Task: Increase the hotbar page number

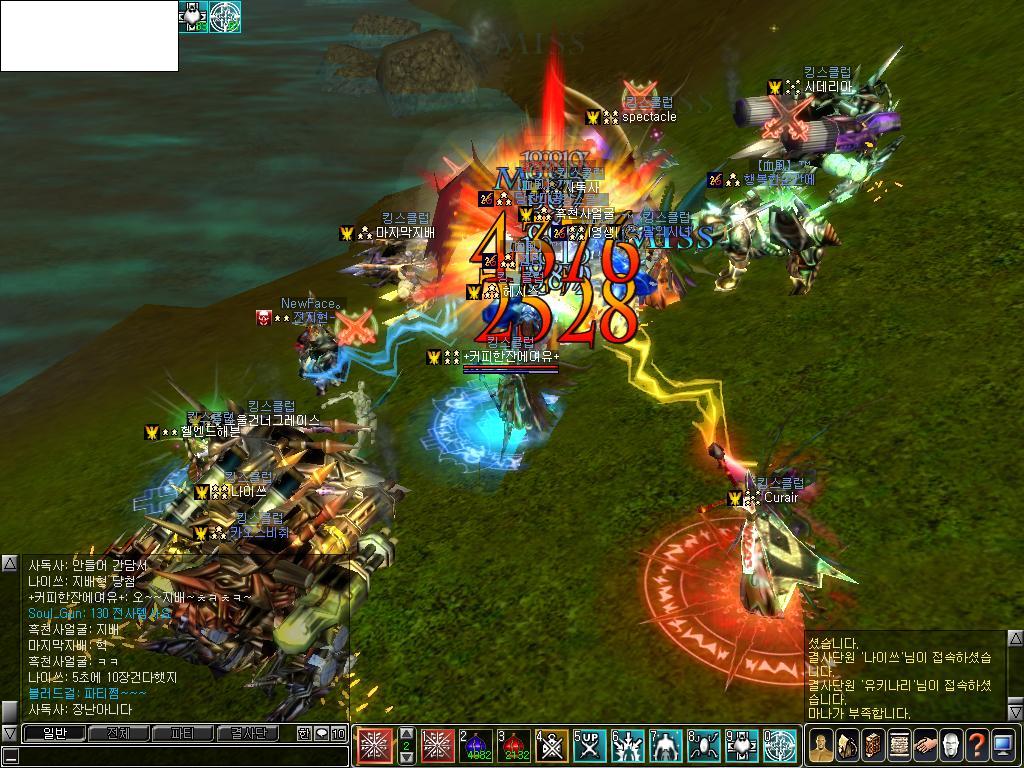Action: [406, 733]
